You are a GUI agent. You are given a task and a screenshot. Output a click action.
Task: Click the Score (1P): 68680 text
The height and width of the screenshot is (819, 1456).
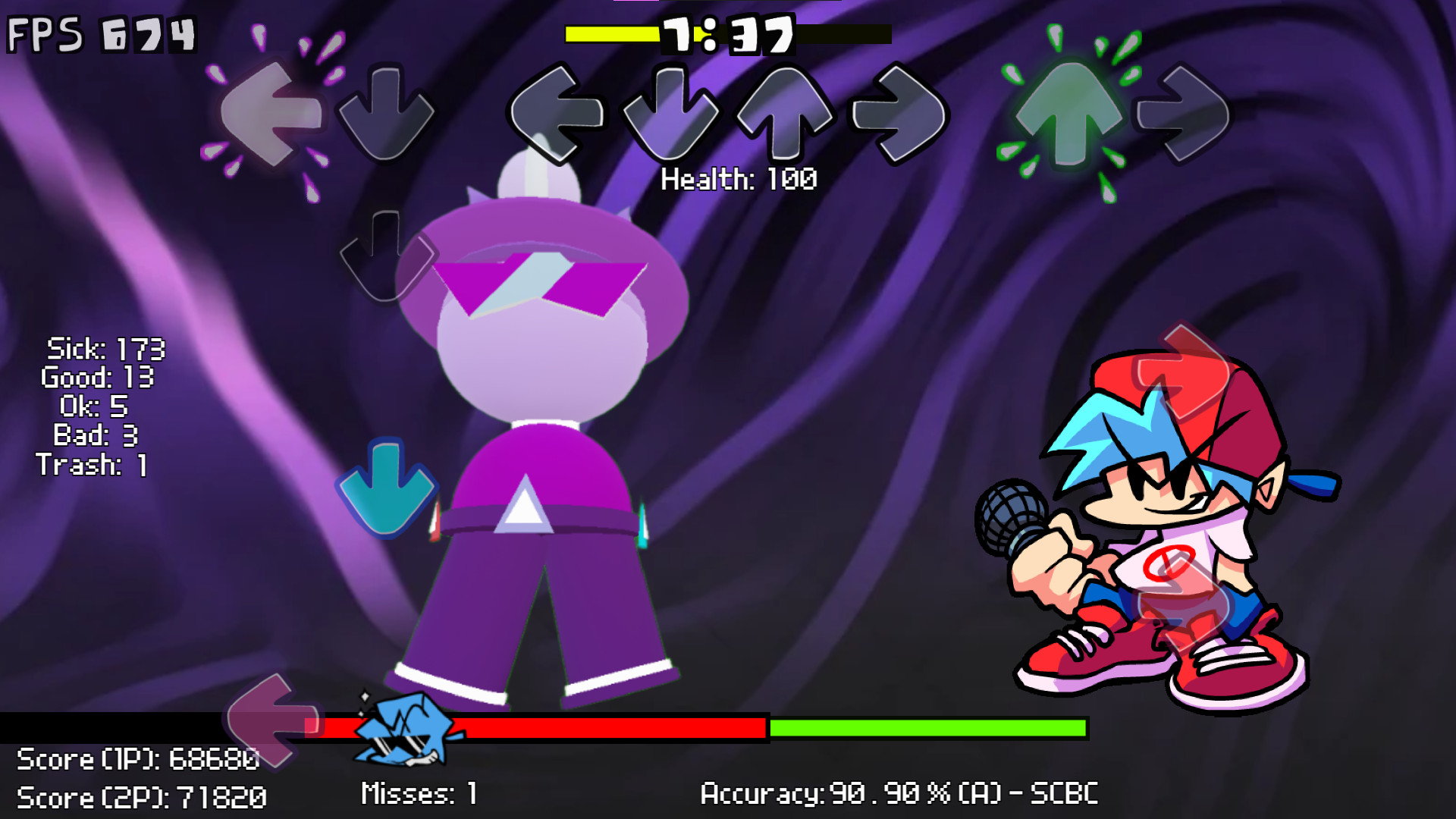point(136,758)
